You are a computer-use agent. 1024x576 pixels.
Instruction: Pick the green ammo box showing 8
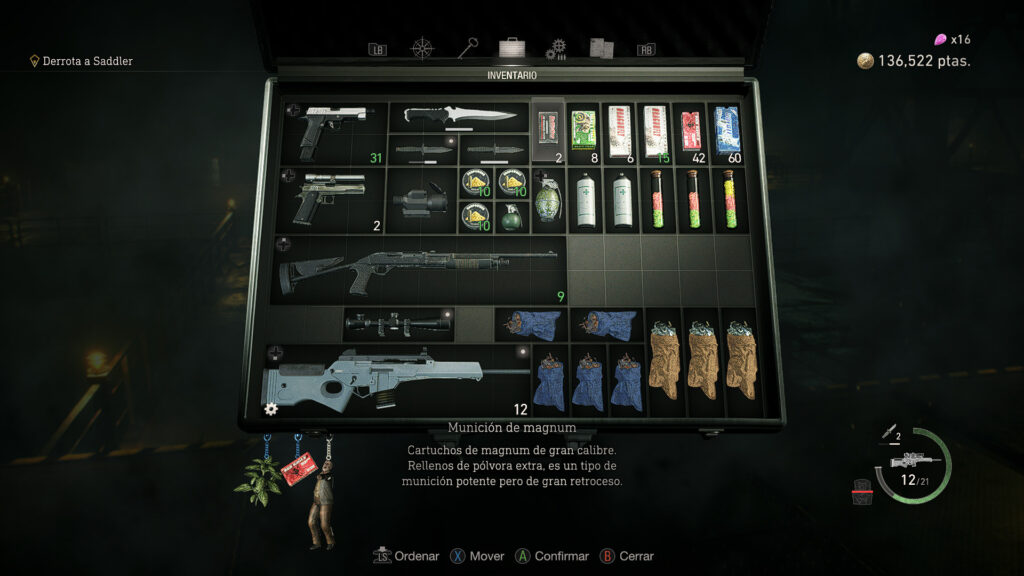(x=583, y=130)
